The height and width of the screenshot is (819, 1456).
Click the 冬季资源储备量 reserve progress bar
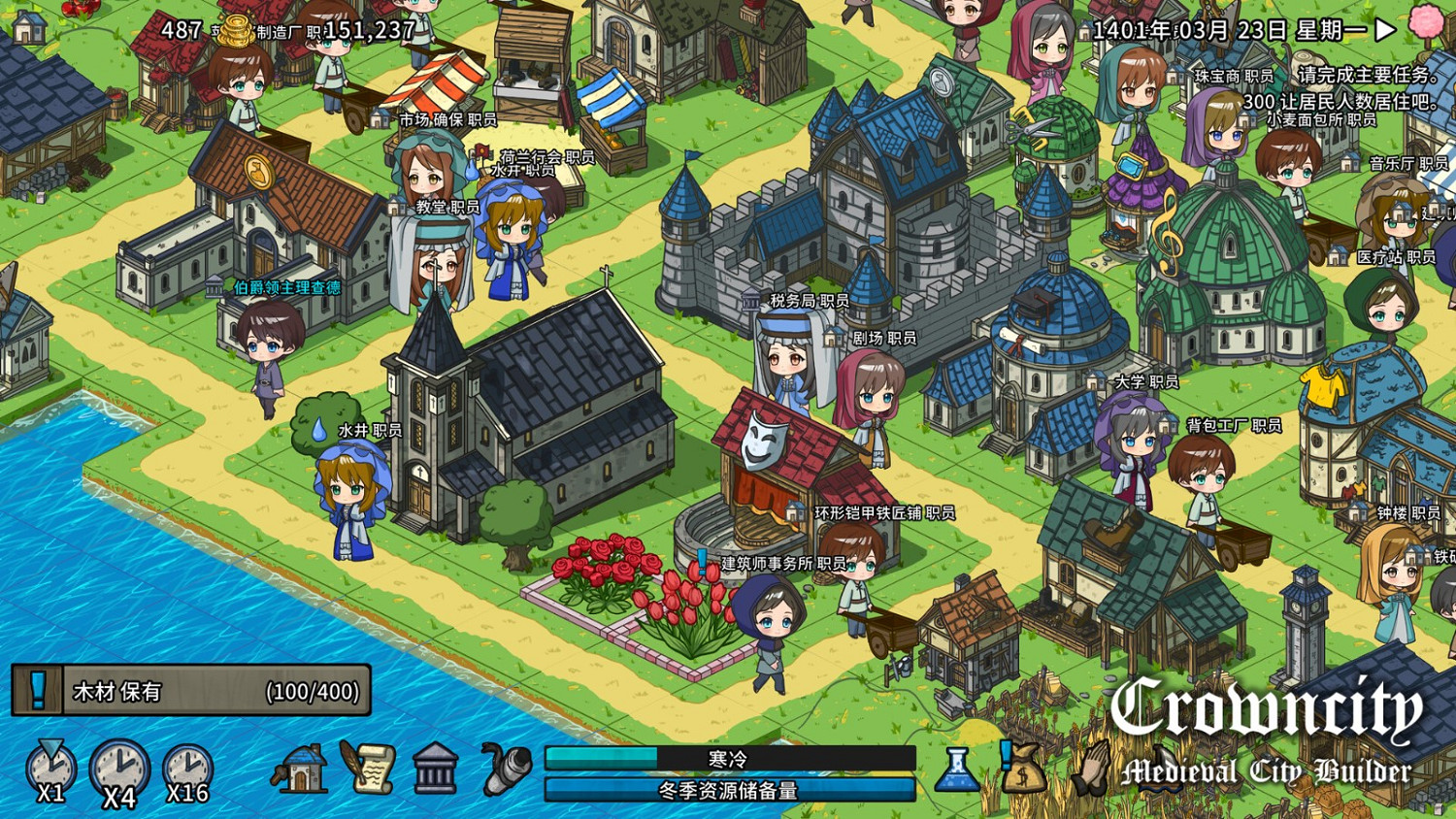(726, 791)
